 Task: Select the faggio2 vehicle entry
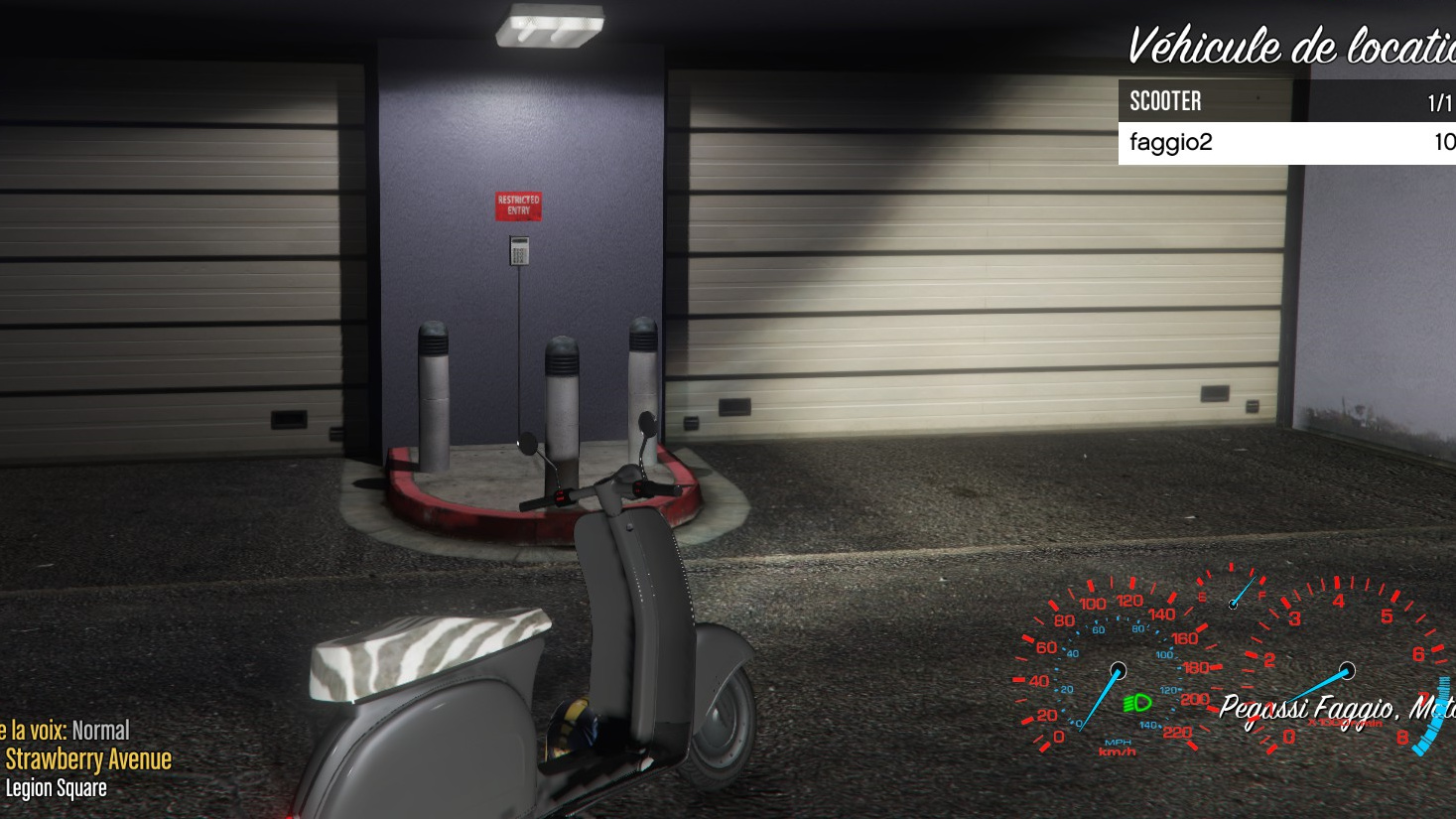point(1170,143)
